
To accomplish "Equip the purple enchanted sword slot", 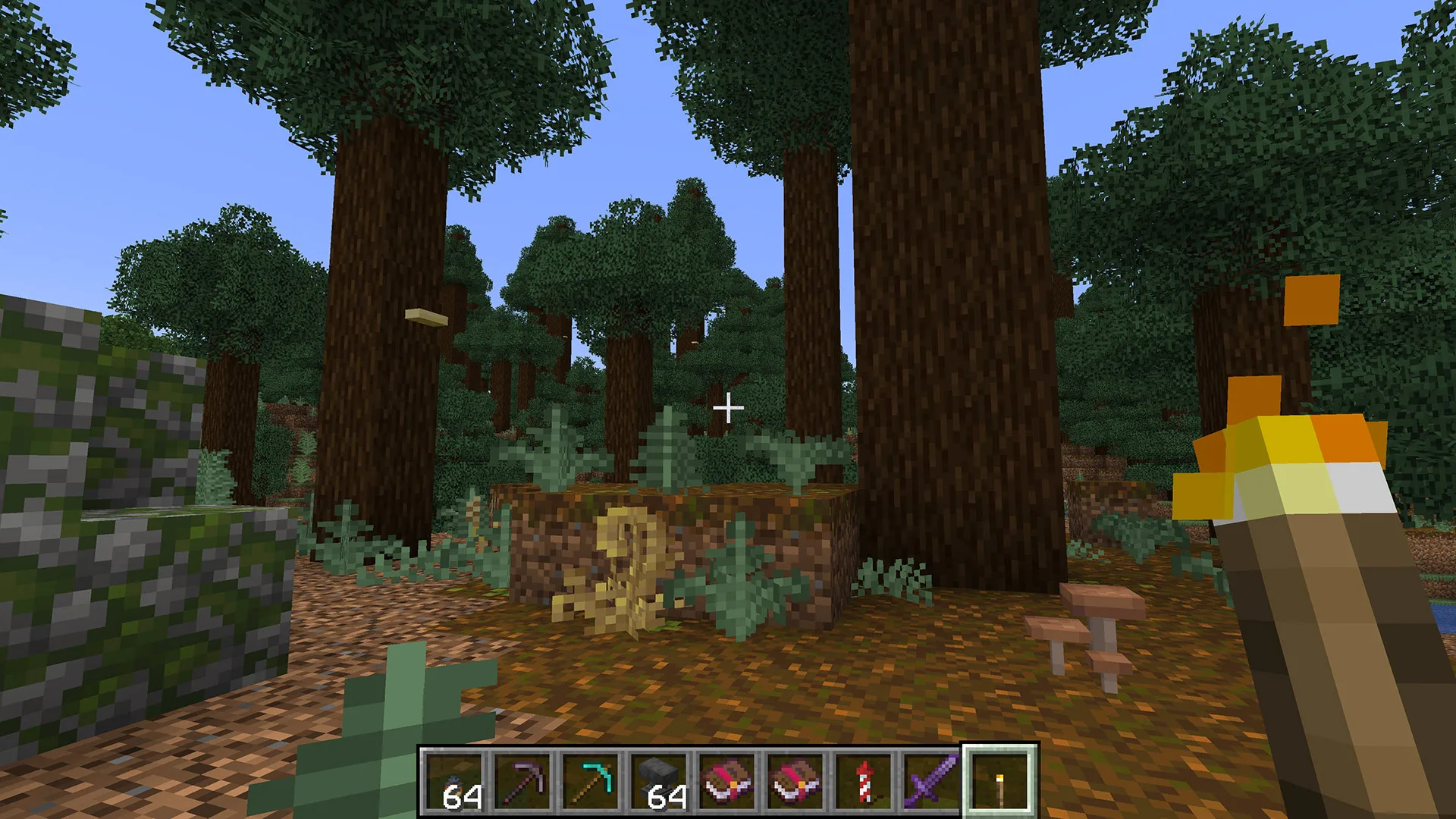I will [931, 782].
